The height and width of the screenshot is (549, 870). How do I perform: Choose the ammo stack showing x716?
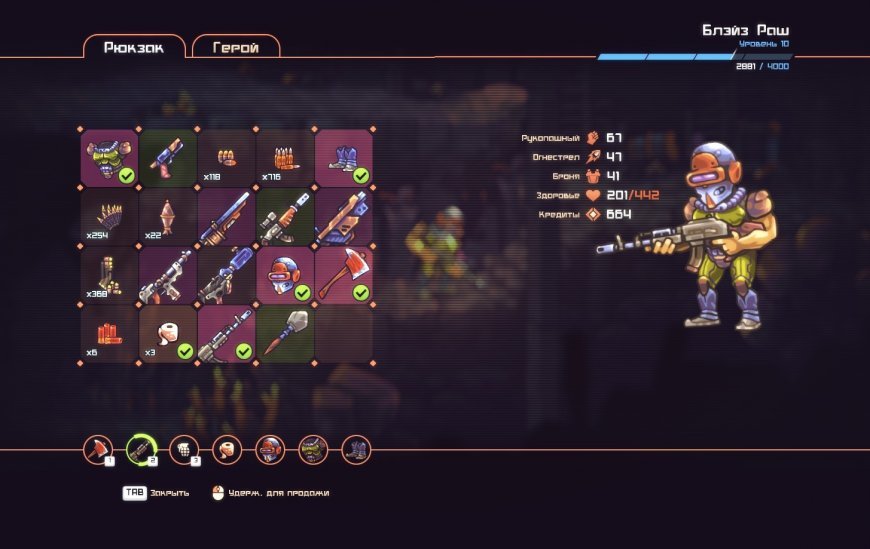click(x=285, y=158)
